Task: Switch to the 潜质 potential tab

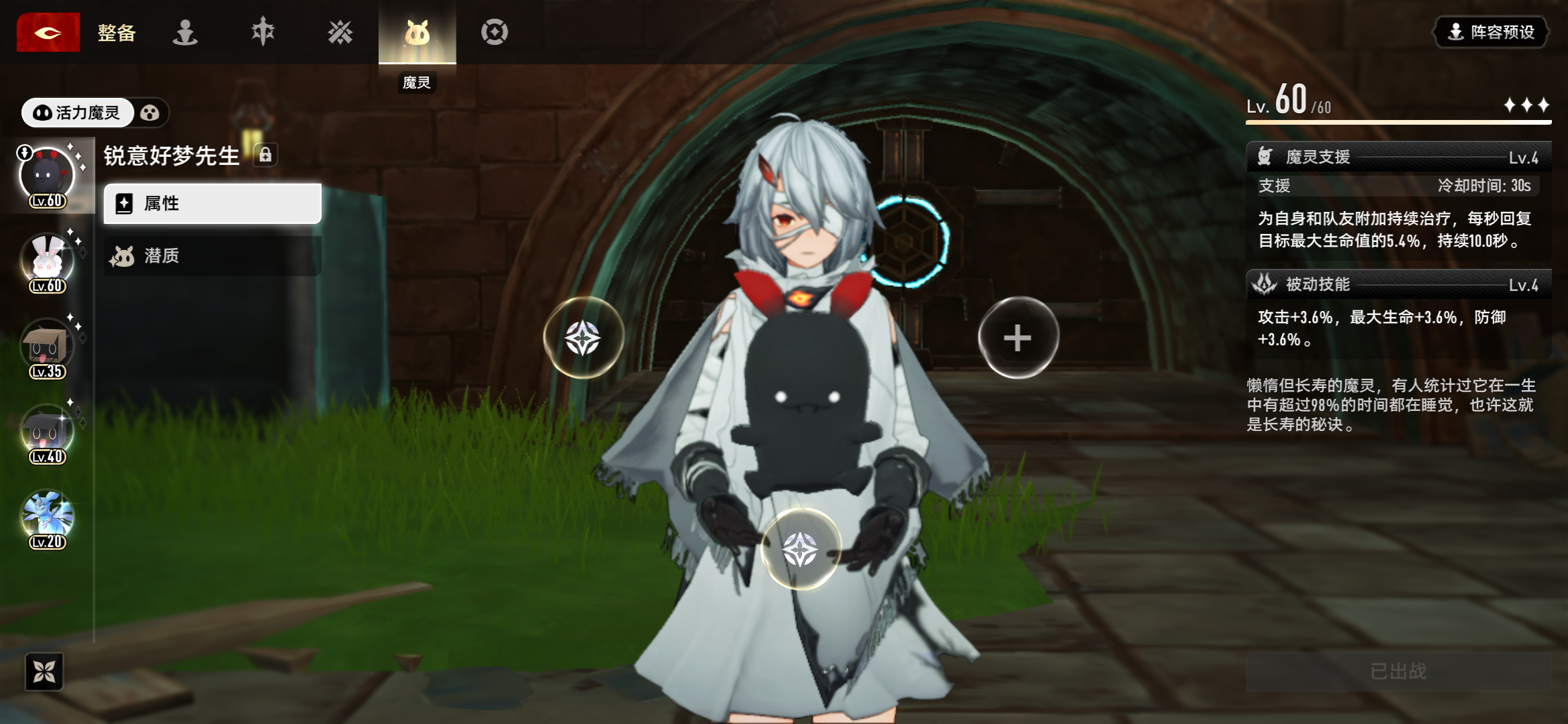Action: tap(212, 255)
